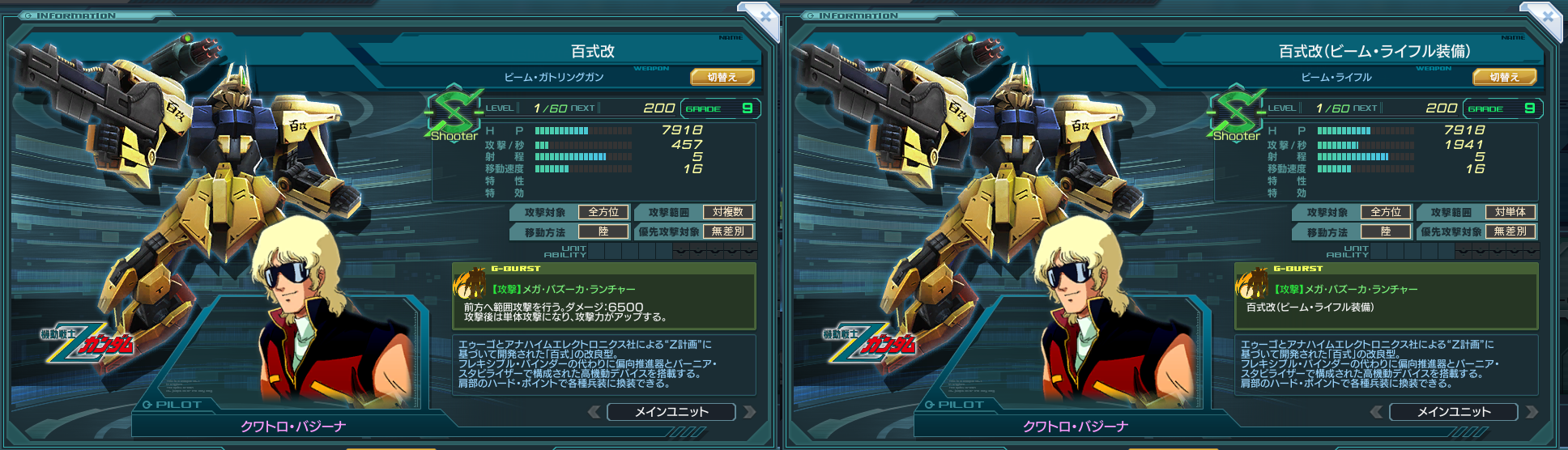The height and width of the screenshot is (450, 1568).
Task: Switch weapon using 切替え beside ビーム・ライフル
Action: click(x=1505, y=77)
